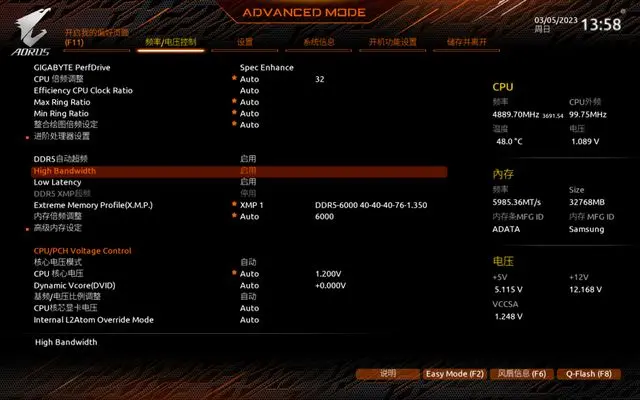Click the 说明 help button

coord(387,373)
